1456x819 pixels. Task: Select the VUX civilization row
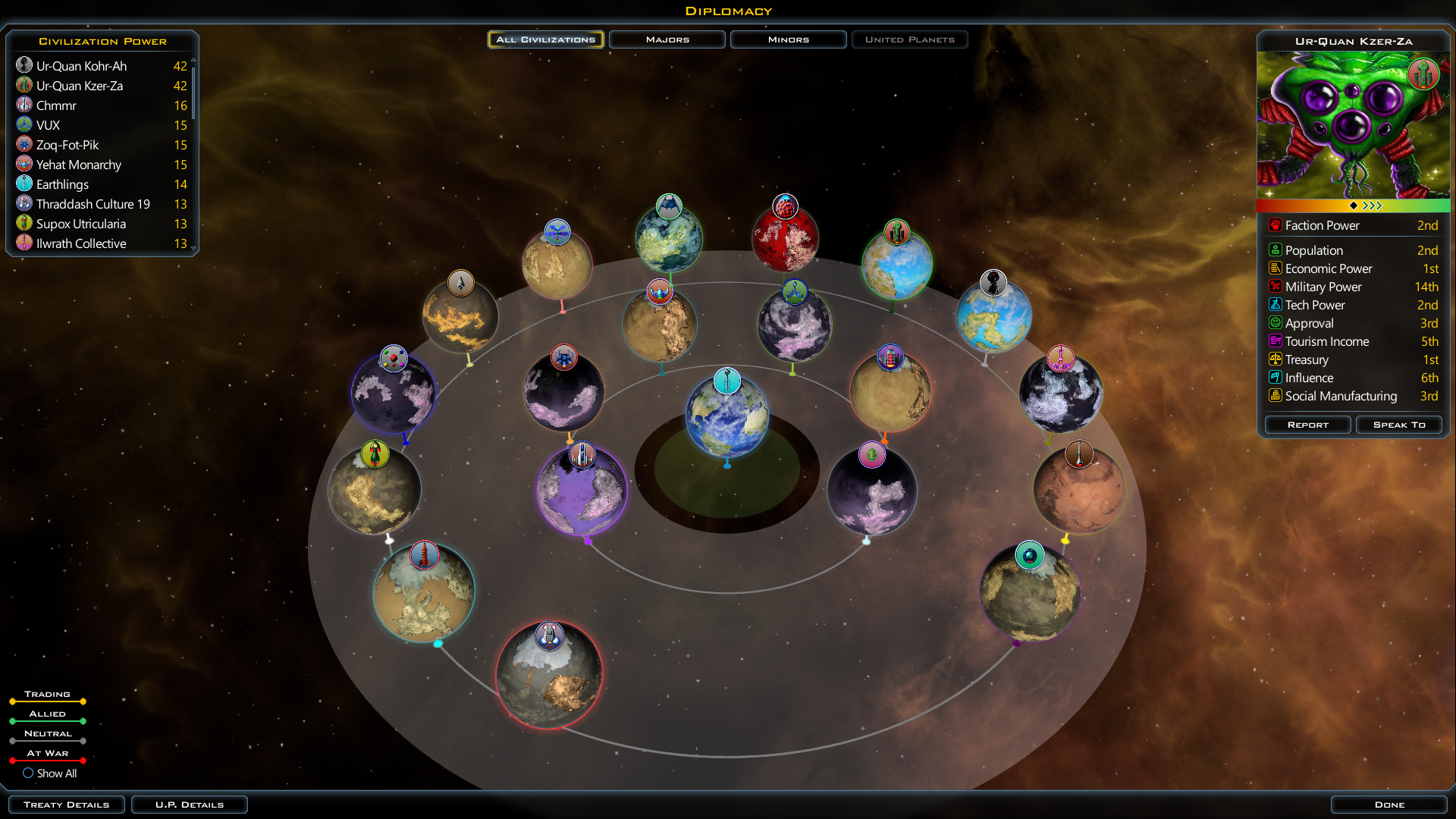coord(48,125)
